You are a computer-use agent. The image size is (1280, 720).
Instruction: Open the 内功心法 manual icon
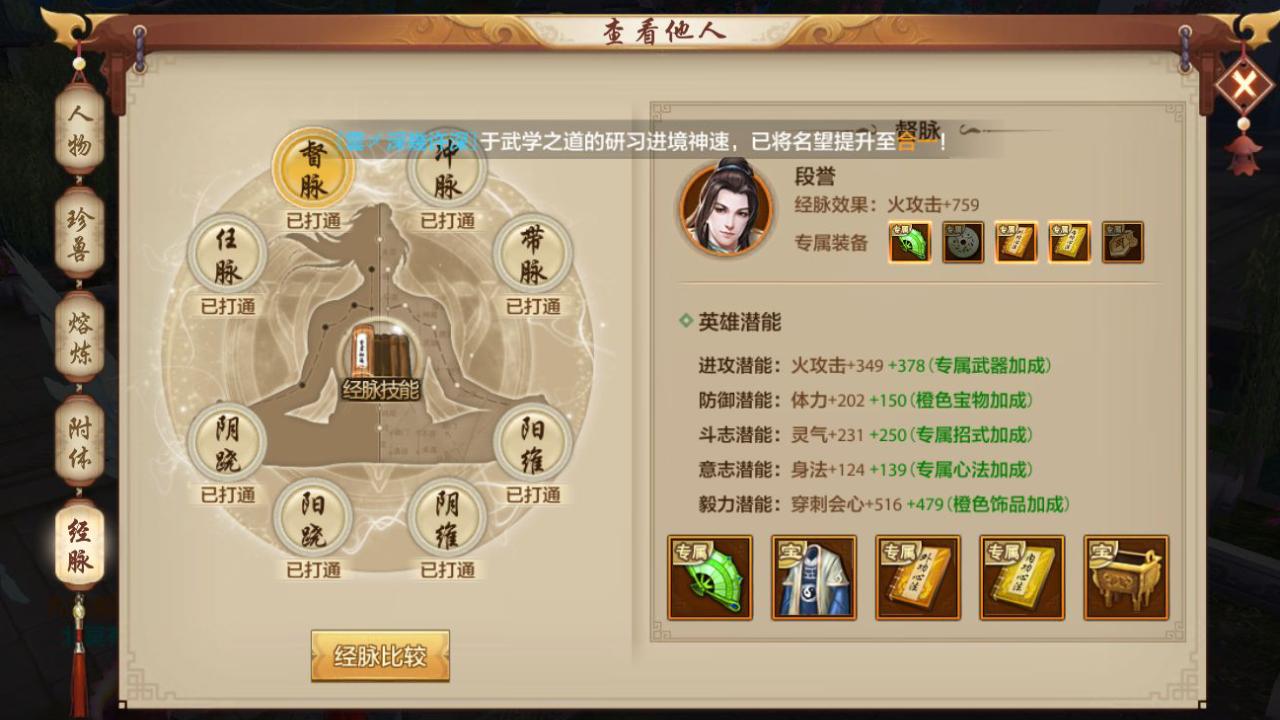pyautogui.click(x=1021, y=578)
